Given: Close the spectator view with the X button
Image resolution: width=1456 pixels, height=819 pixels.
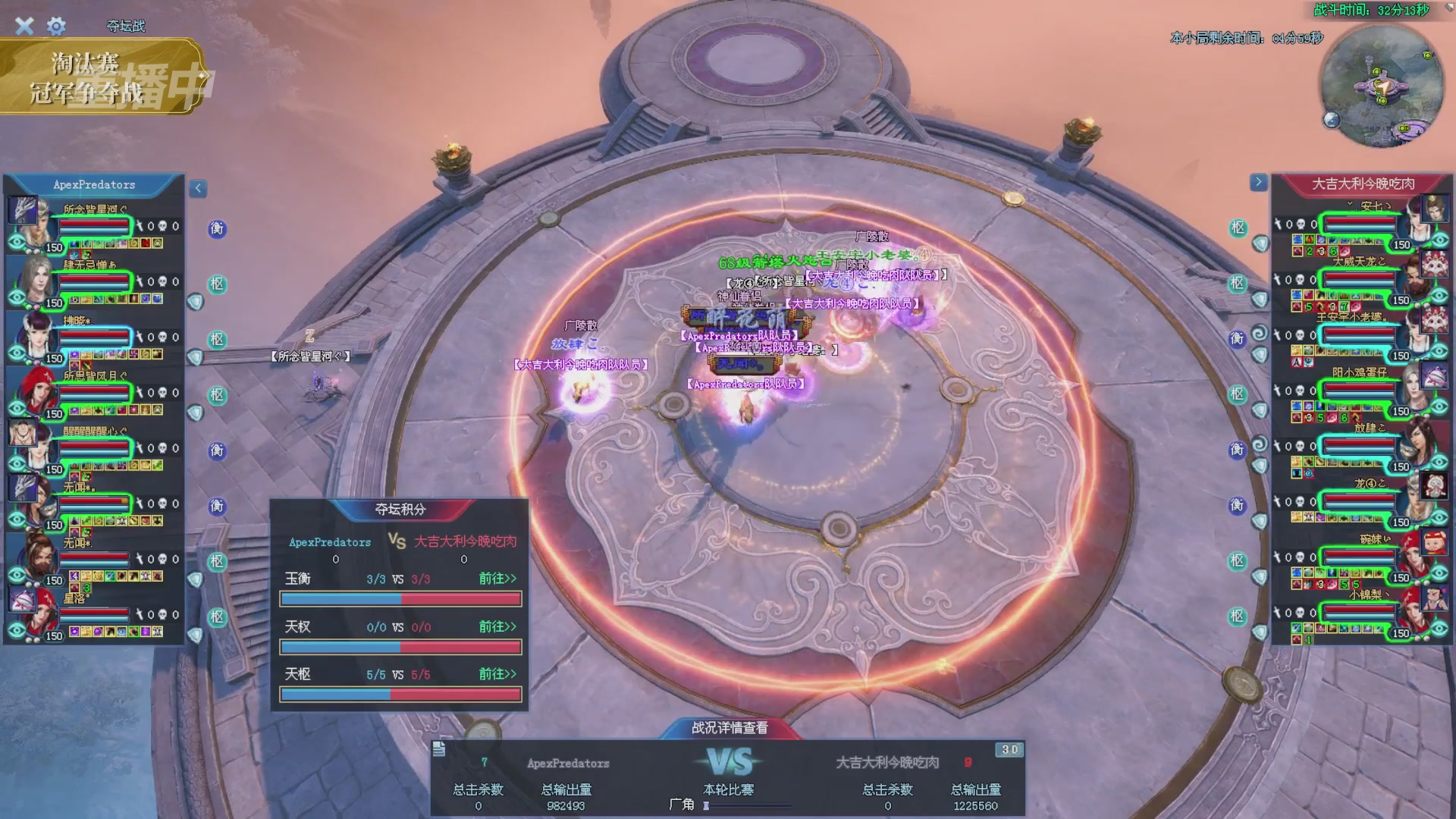Looking at the screenshot, I should tap(24, 27).
